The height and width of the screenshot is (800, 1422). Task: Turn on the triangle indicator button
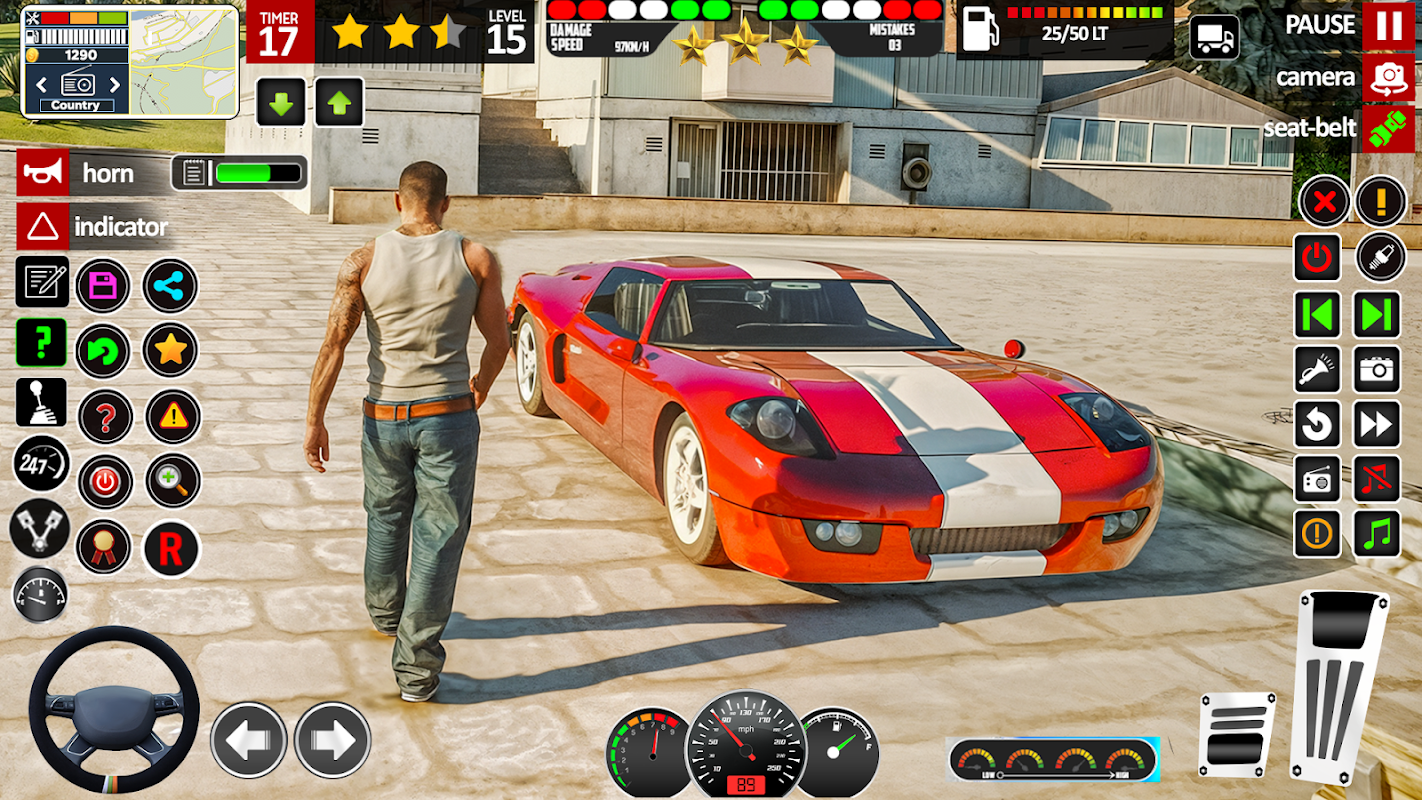coord(43,227)
